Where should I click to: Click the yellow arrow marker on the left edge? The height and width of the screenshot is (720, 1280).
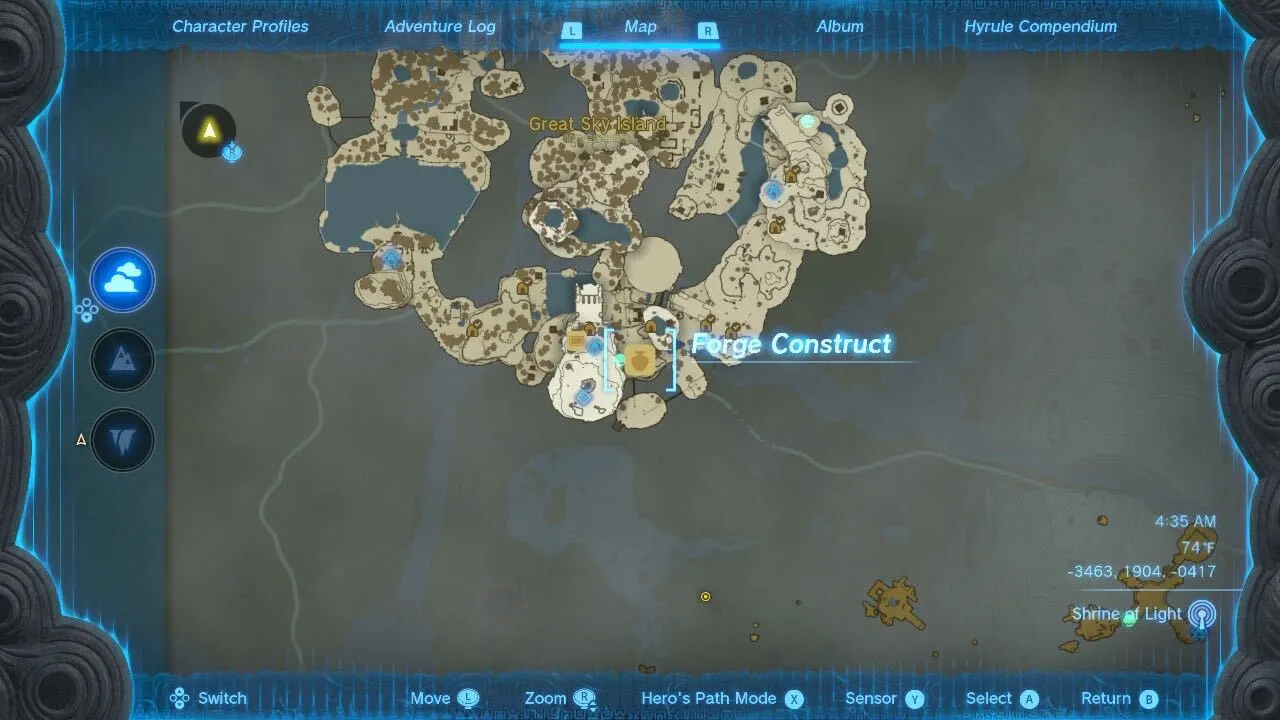79,438
